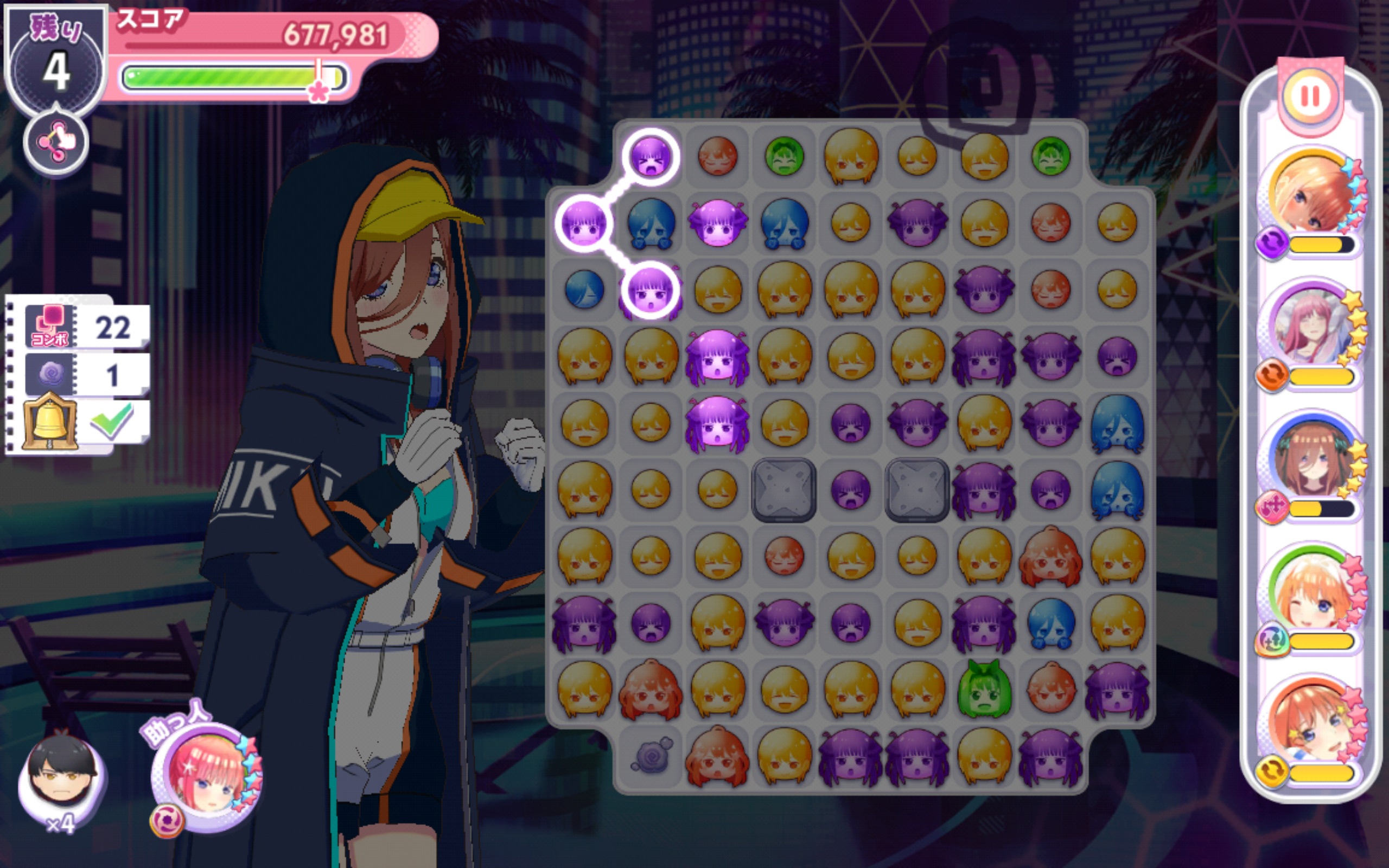Pause the game with the pink pause button
Screen dimensions: 1389x868
coord(1310,97)
